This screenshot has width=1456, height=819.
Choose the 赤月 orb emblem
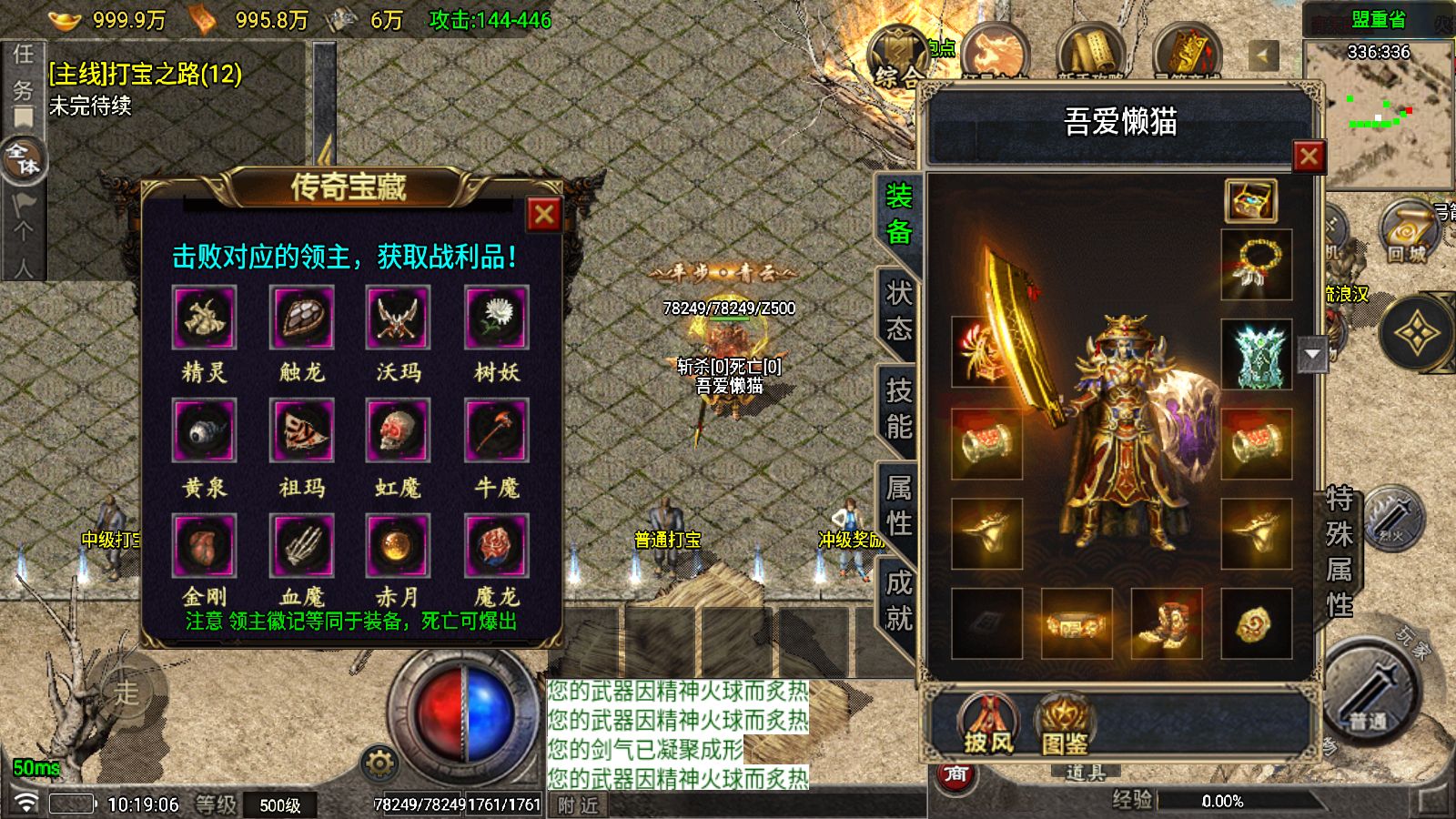[399, 545]
